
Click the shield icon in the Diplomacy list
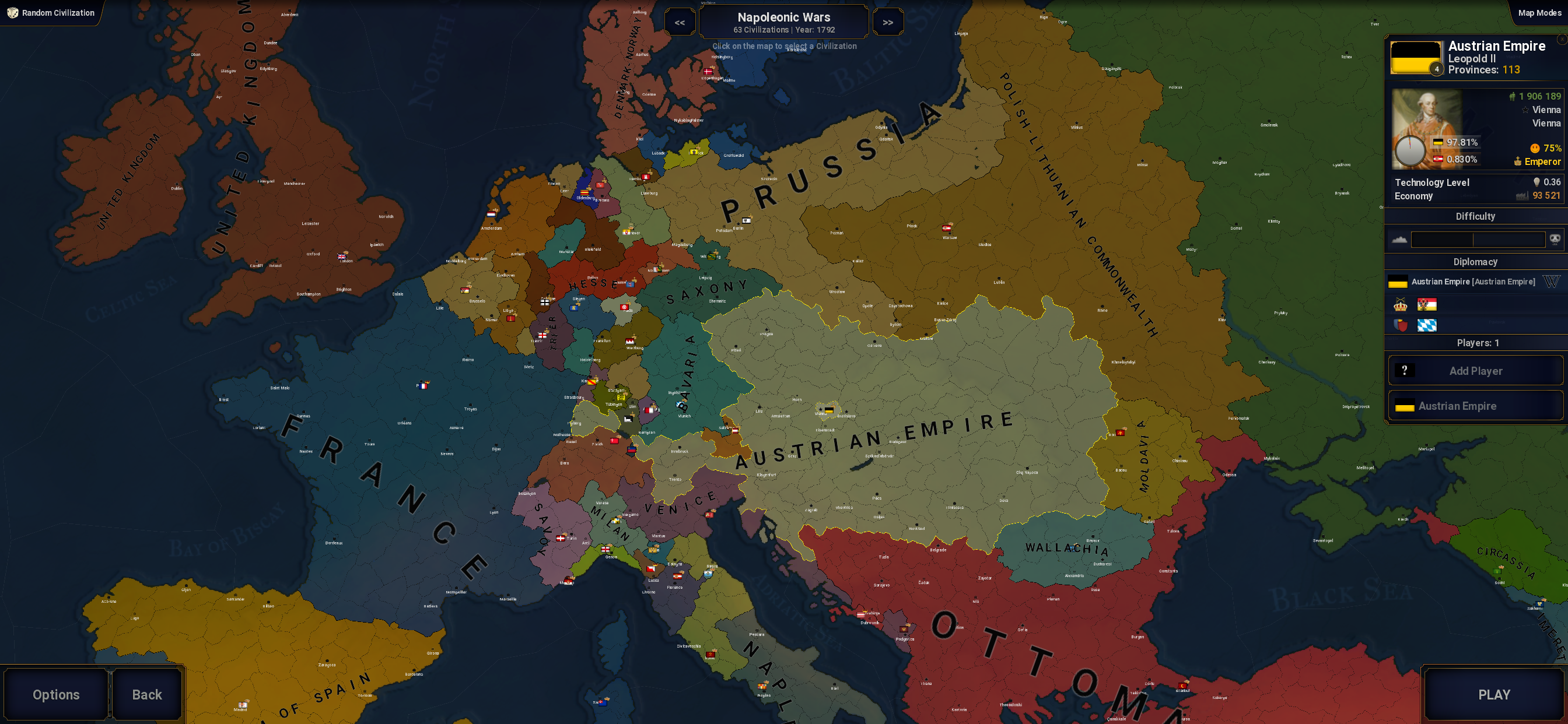point(1400,325)
